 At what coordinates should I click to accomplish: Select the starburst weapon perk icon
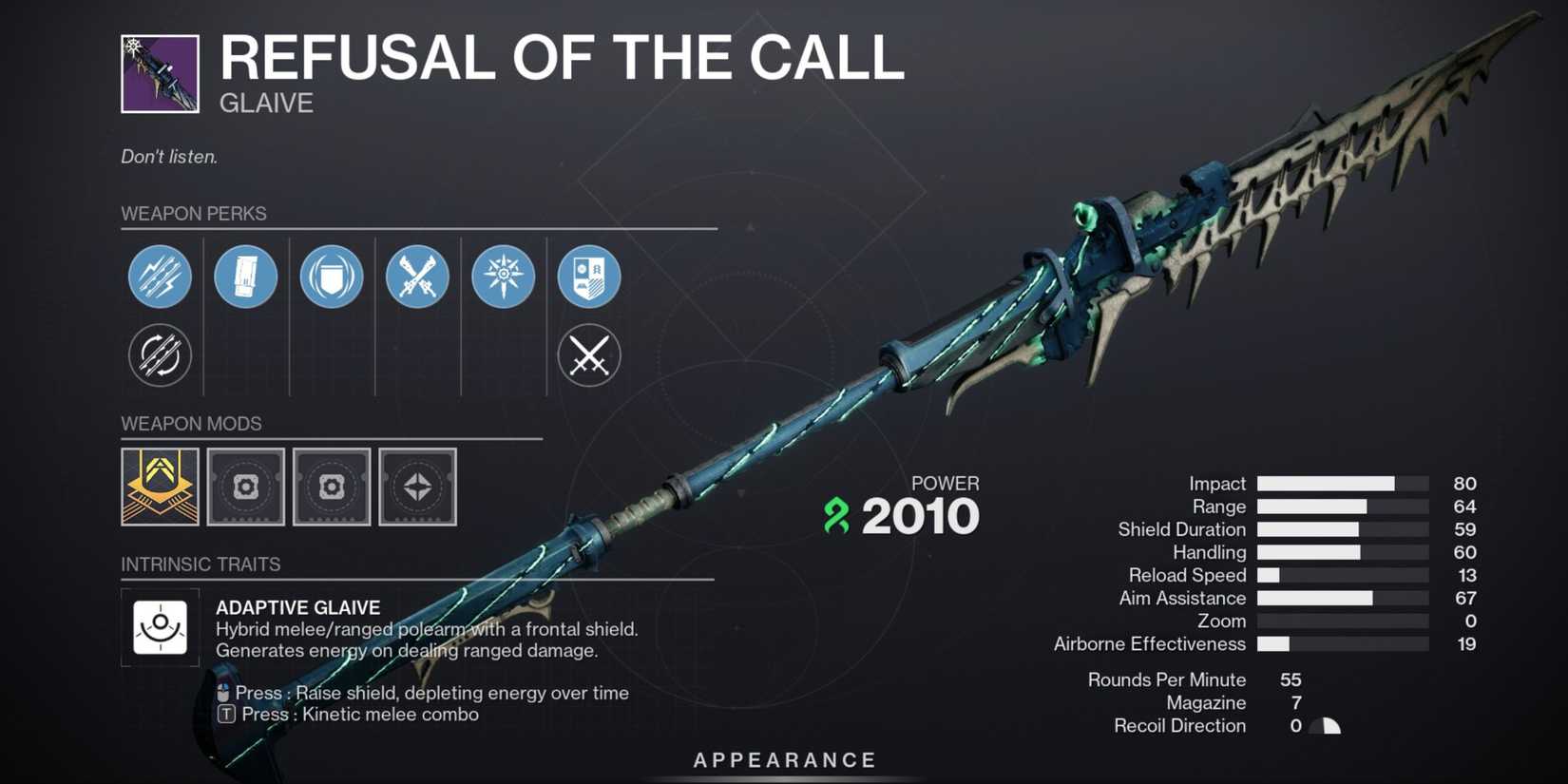(x=504, y=277)
